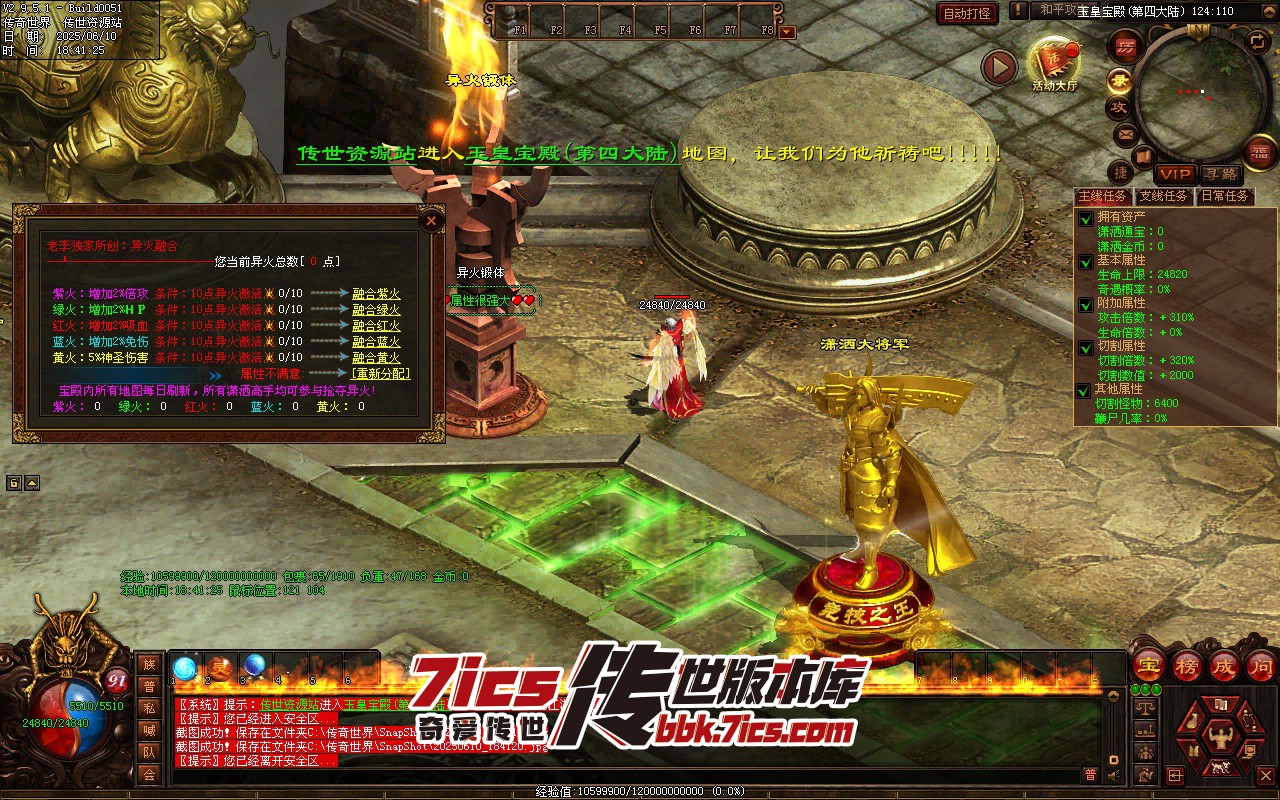The width and height of the screenshot is (1280, 800).
Task: Click the 融合紫火 fusion link
Action: (x=376, y=294)
